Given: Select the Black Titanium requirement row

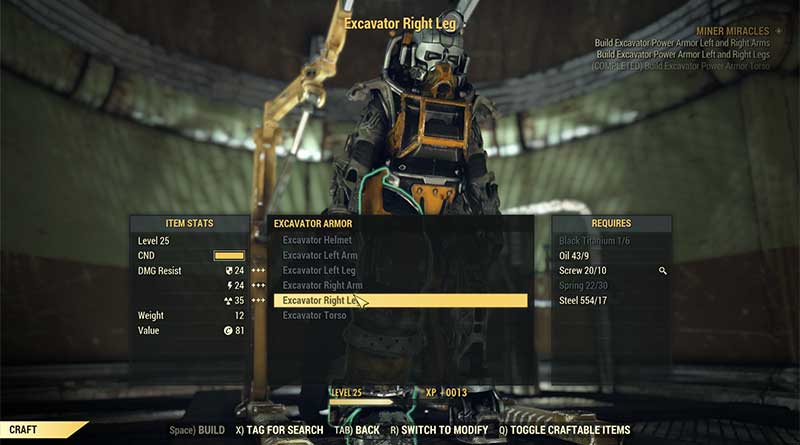Looking at the screenshot, I should [x=594, y=240].
